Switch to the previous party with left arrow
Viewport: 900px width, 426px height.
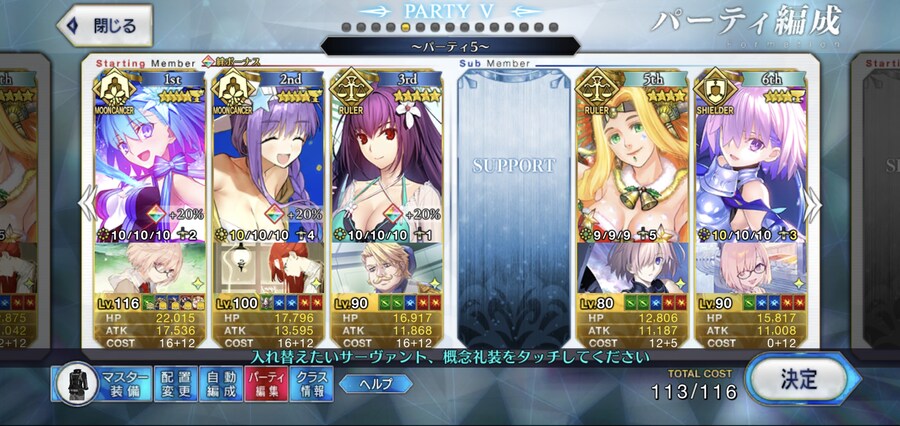(86, 205)
